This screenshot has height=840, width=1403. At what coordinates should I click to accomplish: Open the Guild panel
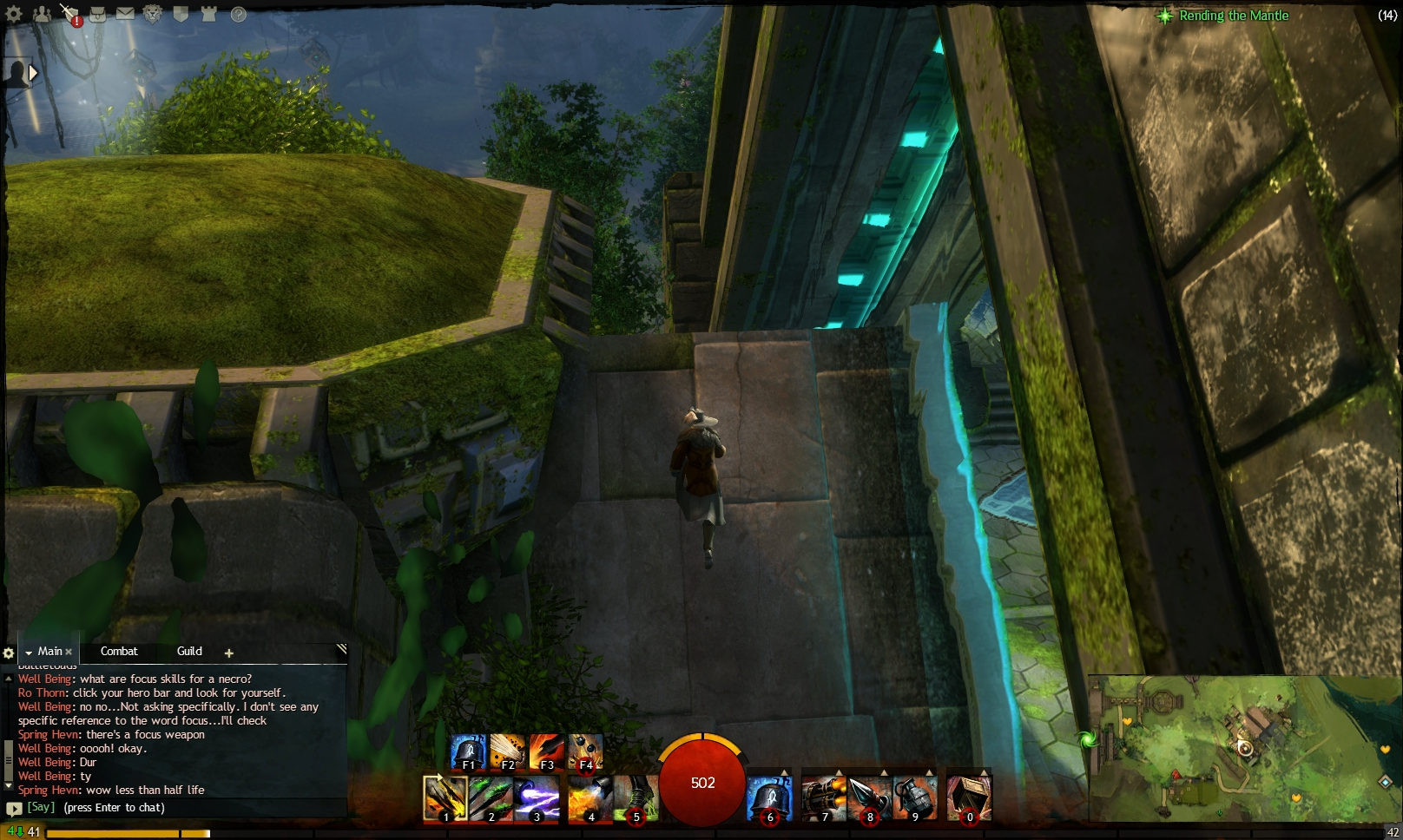point(181,15)
